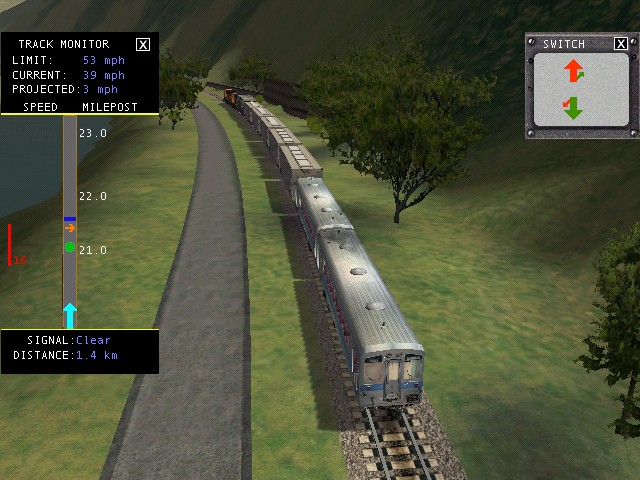640x480 pixels.
Task: Throw the switch ahead using red up arrow
Action: (x=574, y=71)
